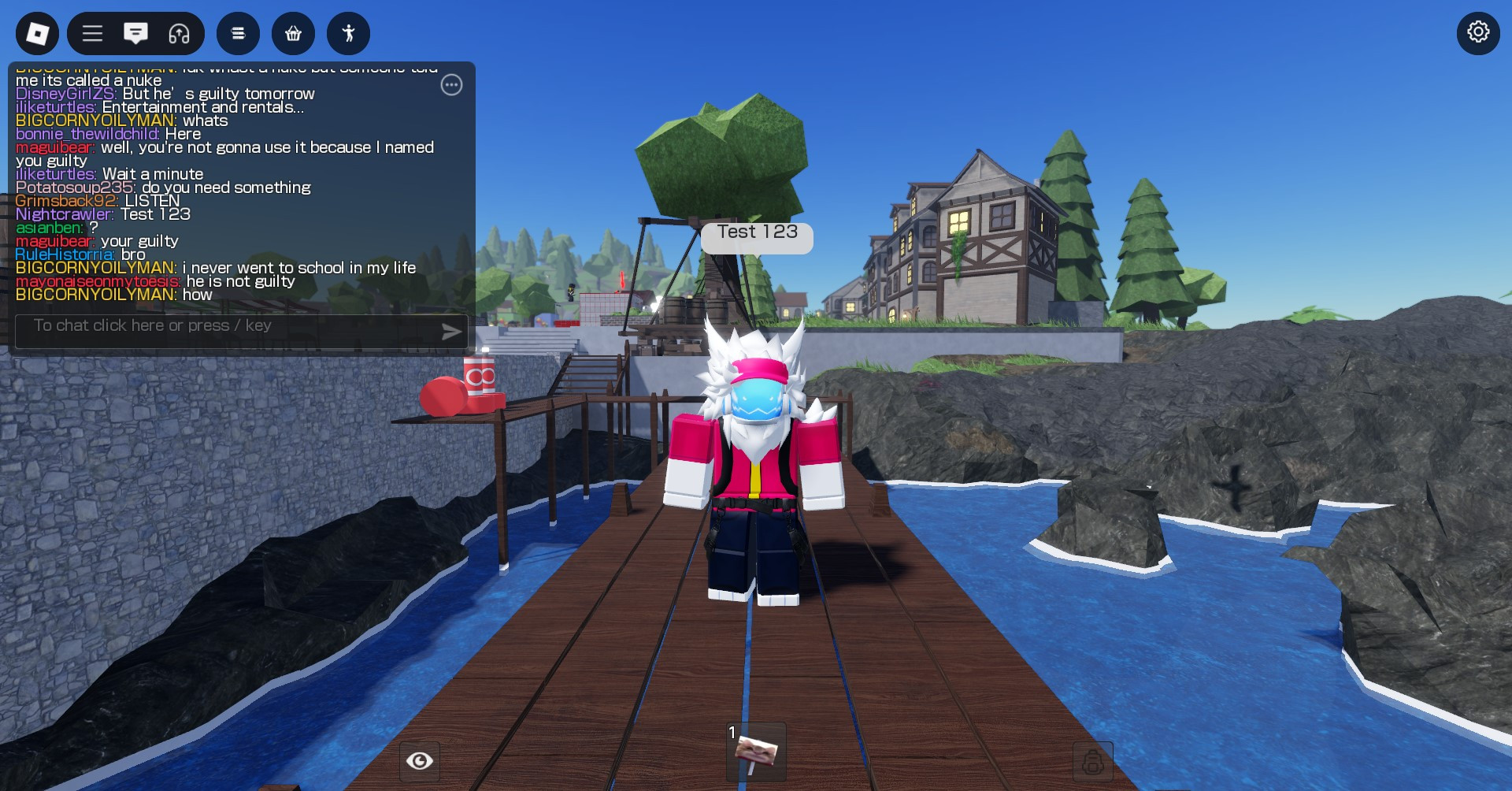Open your backpack inventory icon
1512x791 pixels.
pyautogui.click(x=1095, y=760)
